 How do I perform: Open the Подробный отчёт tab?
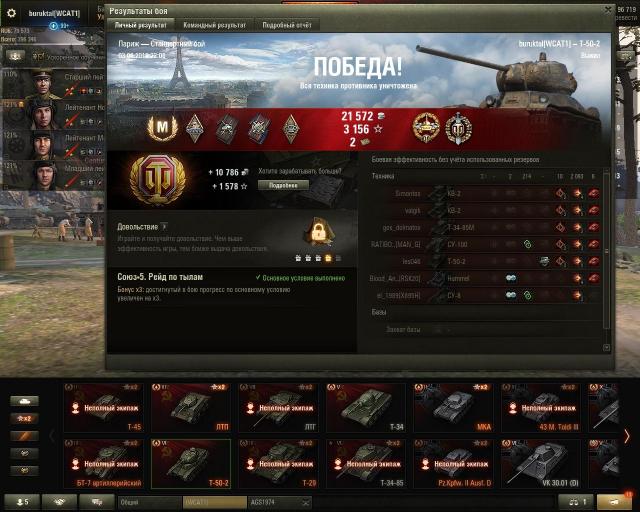pyautogui.click(x=287, y=23)
